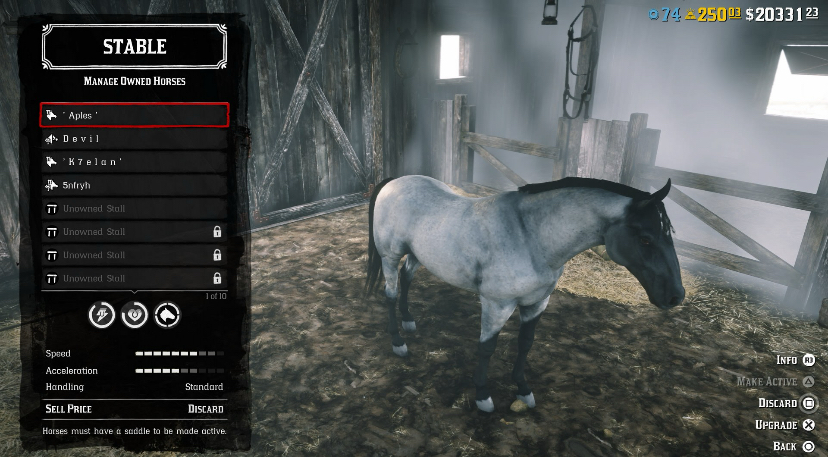Click the lightning bolt stamina core icon
The image size is (828, 457).
click(x=103, y=316)
